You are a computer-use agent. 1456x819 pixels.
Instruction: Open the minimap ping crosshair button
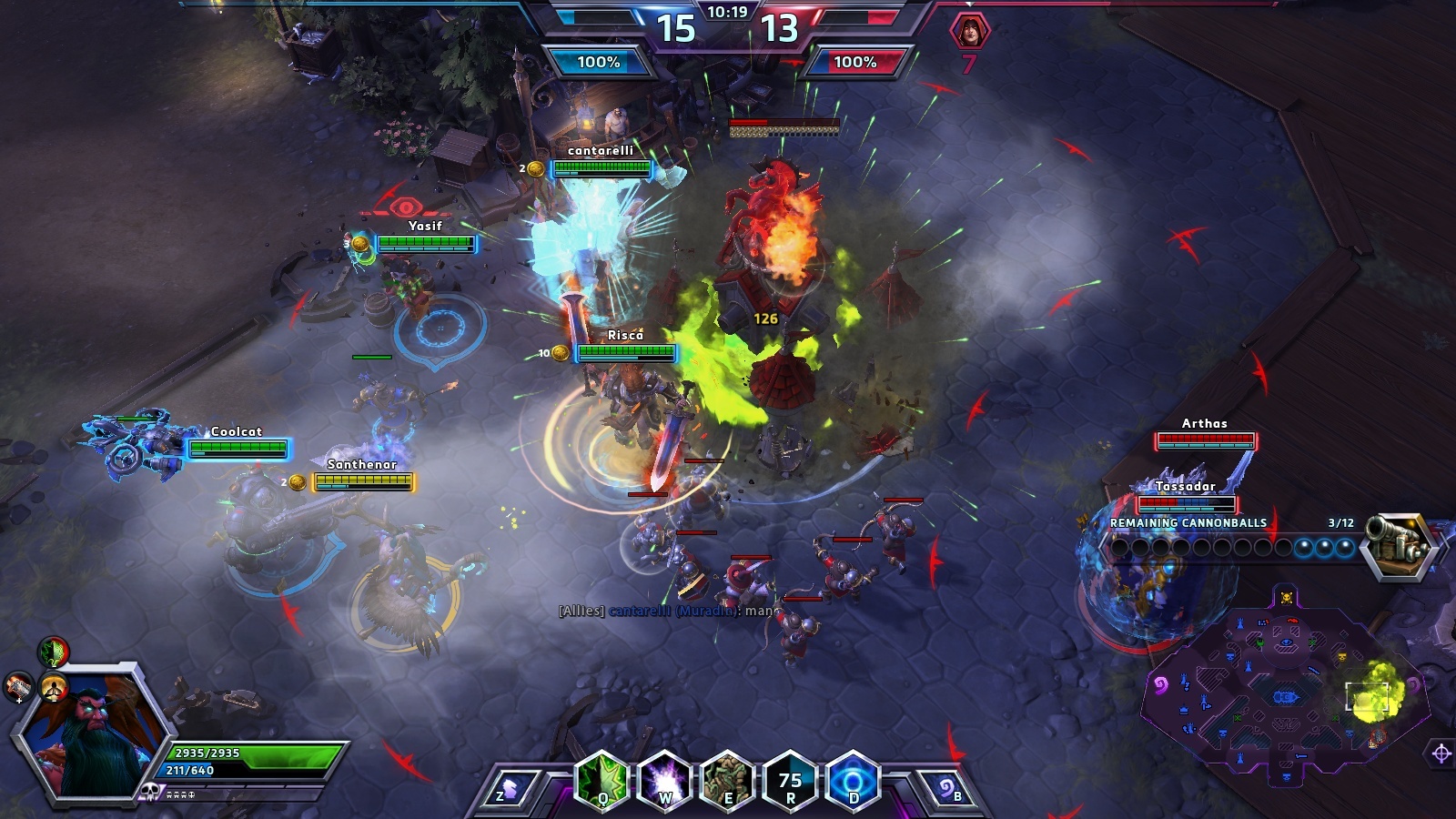pyautogui.click(x=1441, y=753)
